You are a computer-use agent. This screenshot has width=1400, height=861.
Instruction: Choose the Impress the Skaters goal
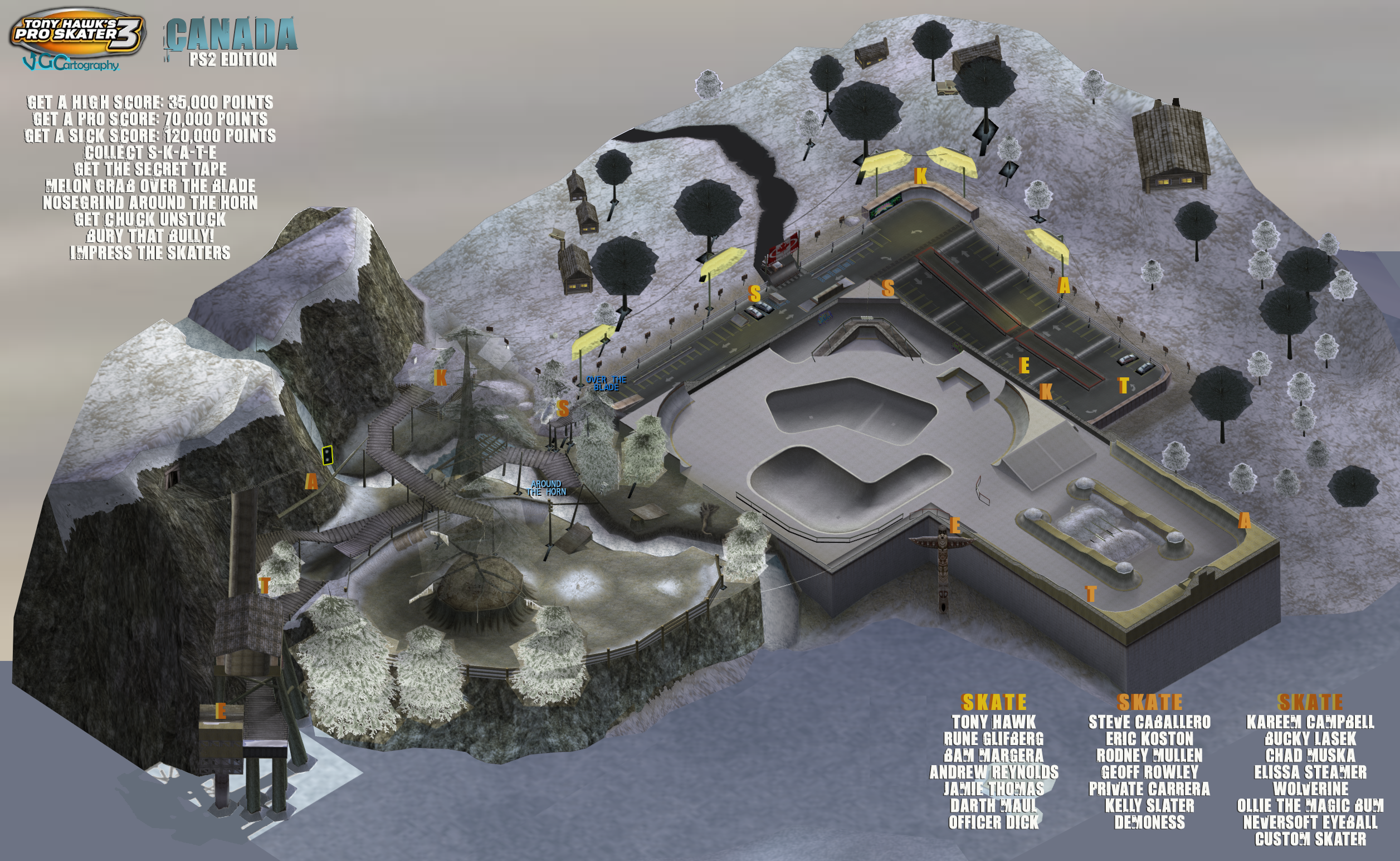pos(150,253)
